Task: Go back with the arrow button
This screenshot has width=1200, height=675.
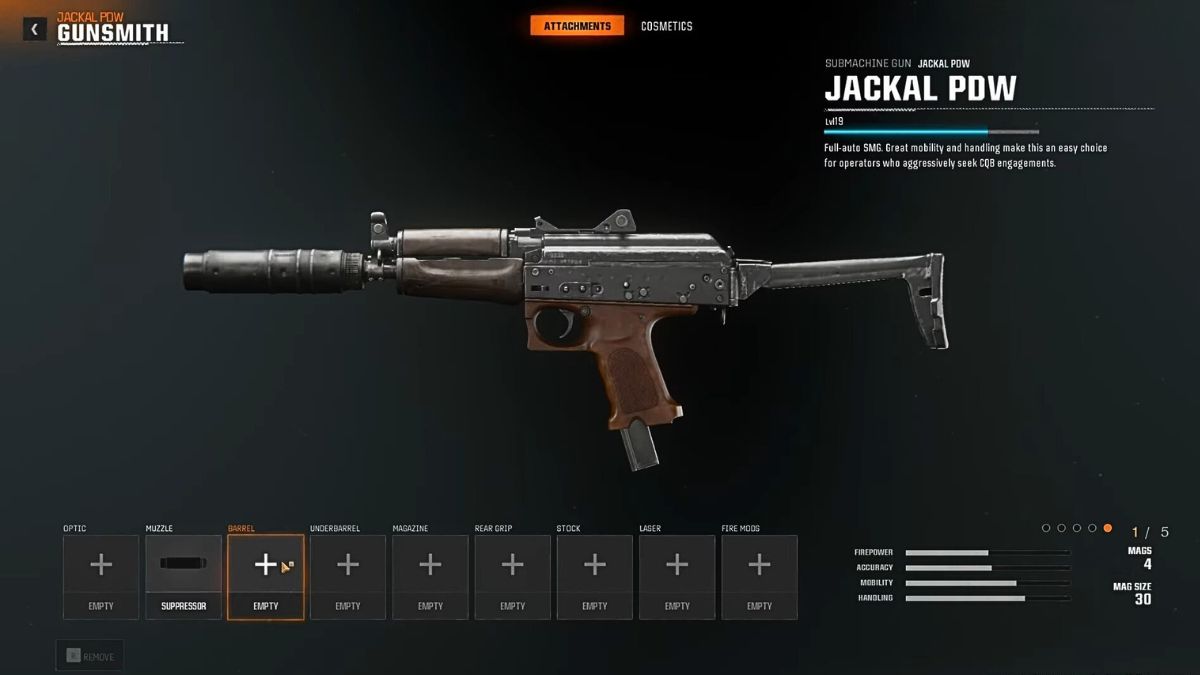Action: pyautogui.click(x=35, y=29)
